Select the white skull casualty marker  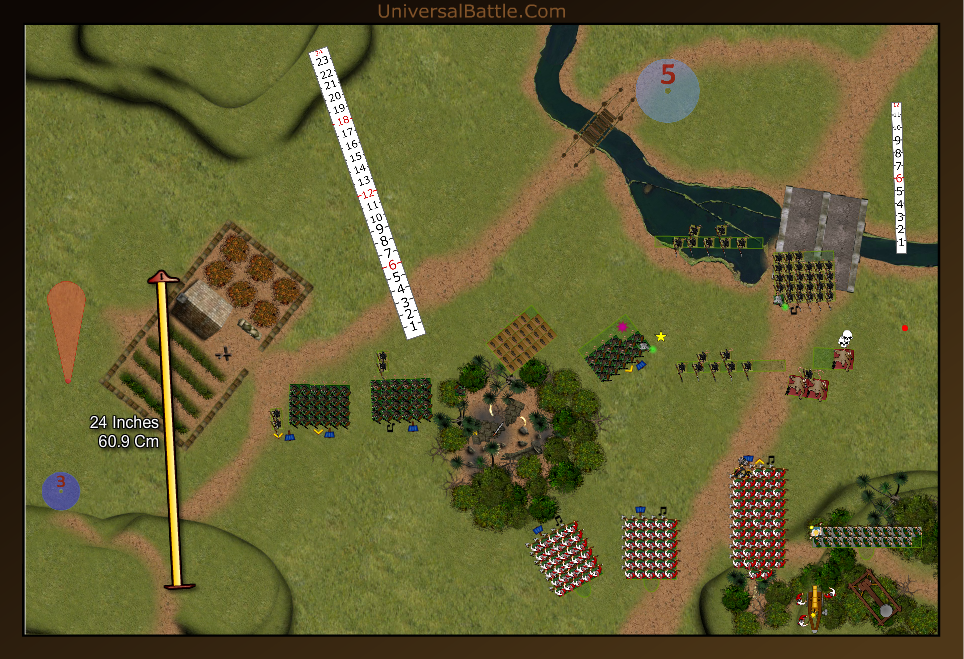845,338
